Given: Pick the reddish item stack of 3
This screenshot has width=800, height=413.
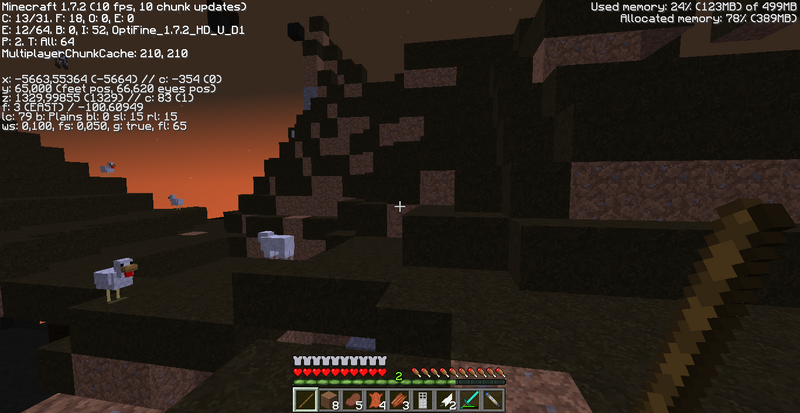Looking at the screenshot, I should [x=399, y=400].
